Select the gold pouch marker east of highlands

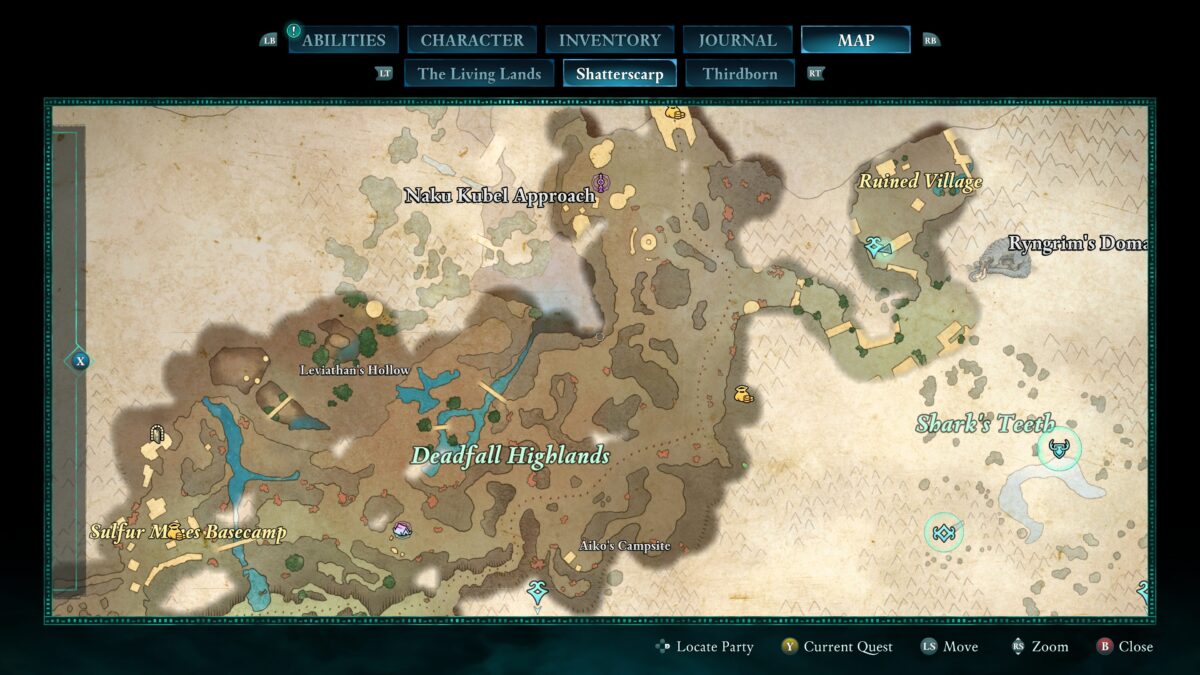click(x=742, y=395)
